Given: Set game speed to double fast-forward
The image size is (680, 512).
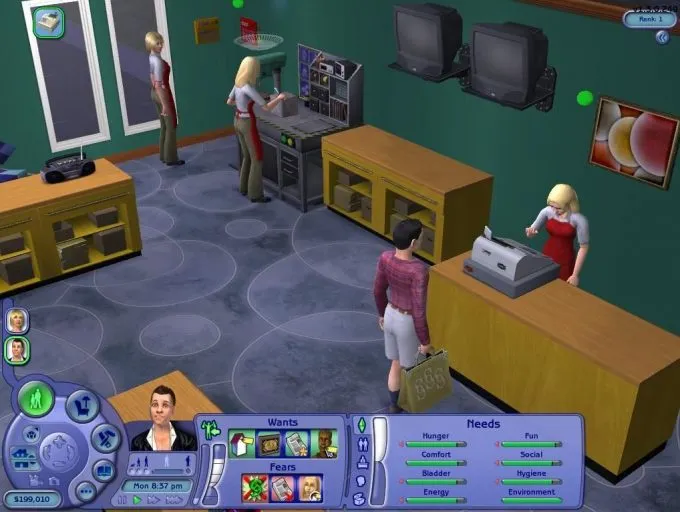Looking at the screenshot, I should [154, 499].
